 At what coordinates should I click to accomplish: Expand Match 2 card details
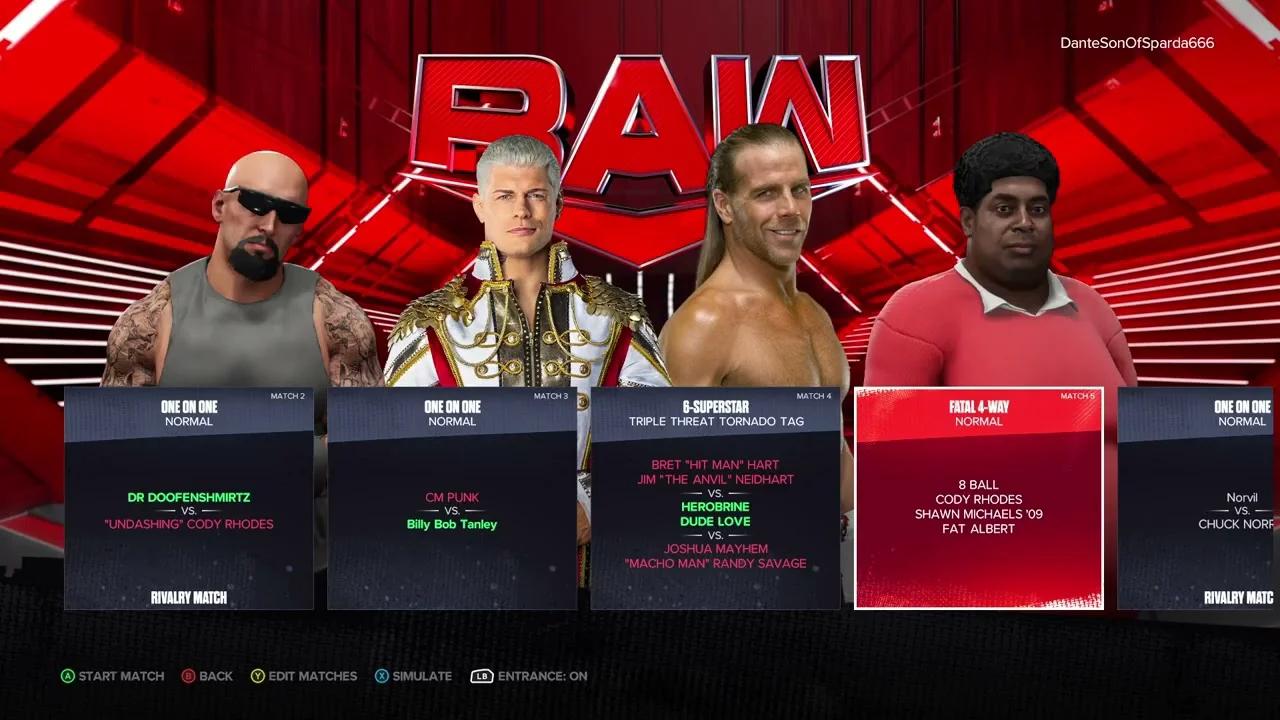188,497
